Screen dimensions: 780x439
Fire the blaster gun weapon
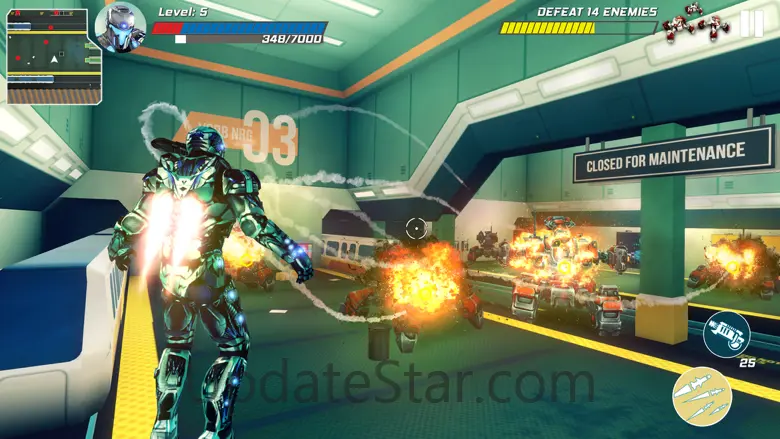click(x=726, y=334)
